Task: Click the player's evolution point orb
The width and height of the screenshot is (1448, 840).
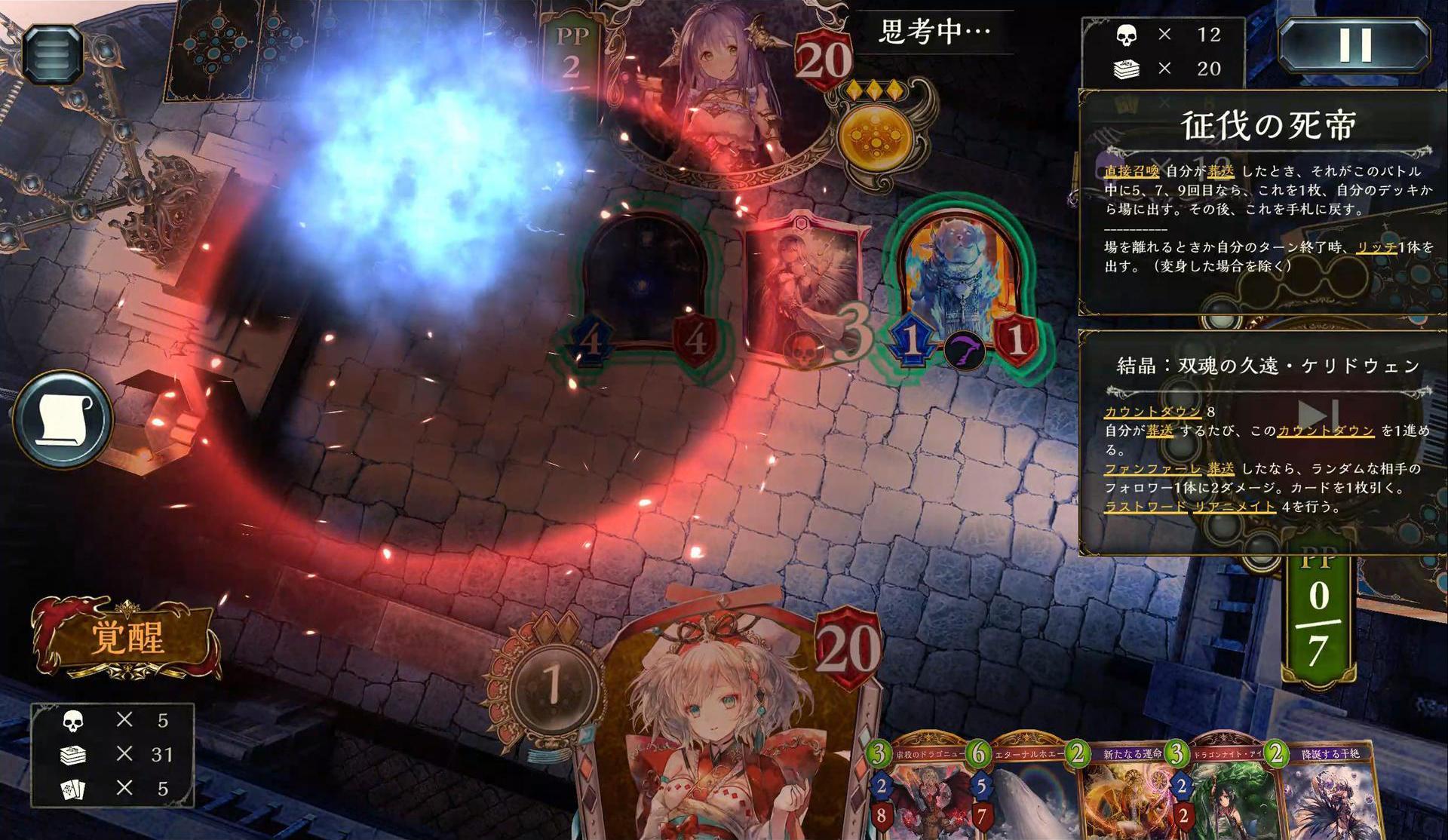Action: point(552,686)
